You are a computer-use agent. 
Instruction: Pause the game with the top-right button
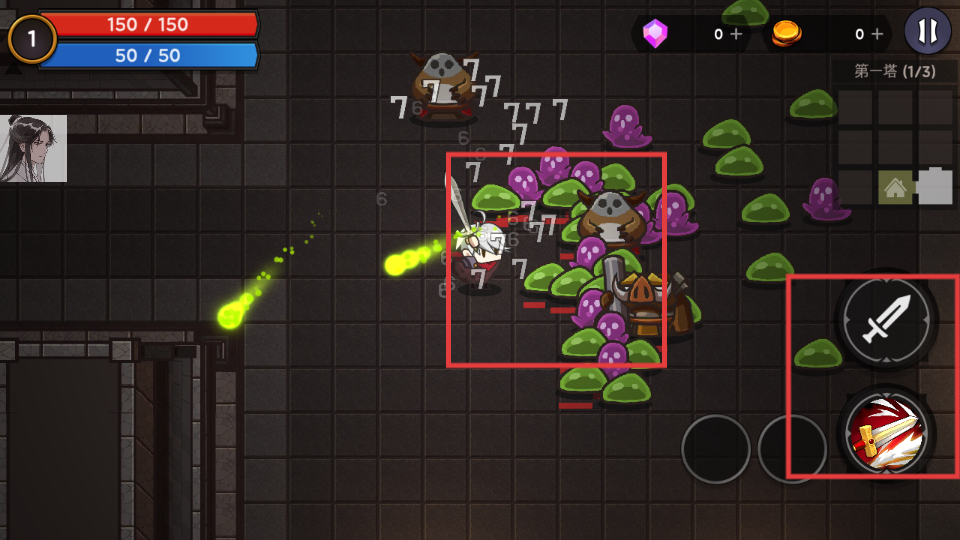tap(927, 31)
